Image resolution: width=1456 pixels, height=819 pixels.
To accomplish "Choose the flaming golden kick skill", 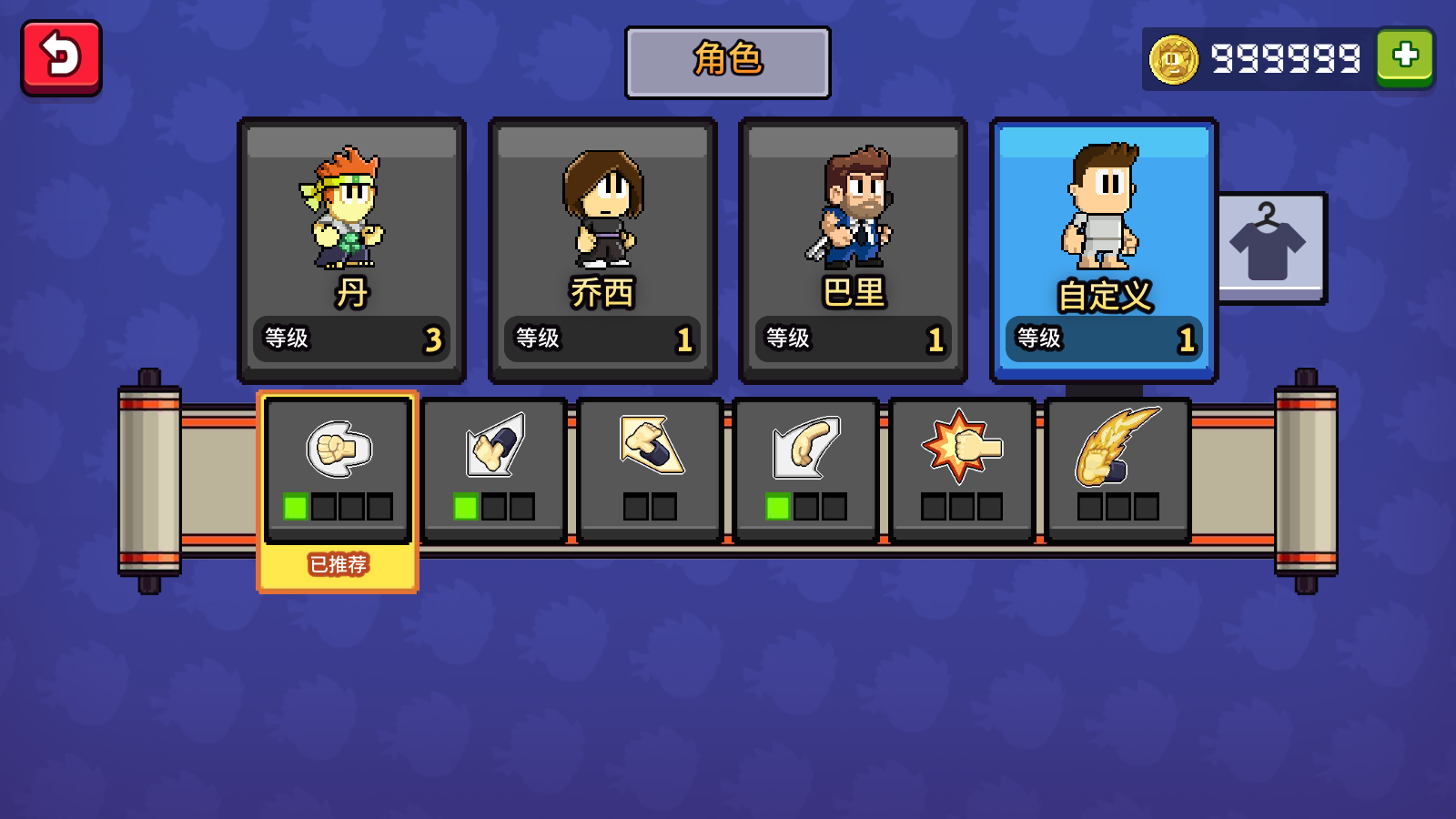I will point(1118,470).
